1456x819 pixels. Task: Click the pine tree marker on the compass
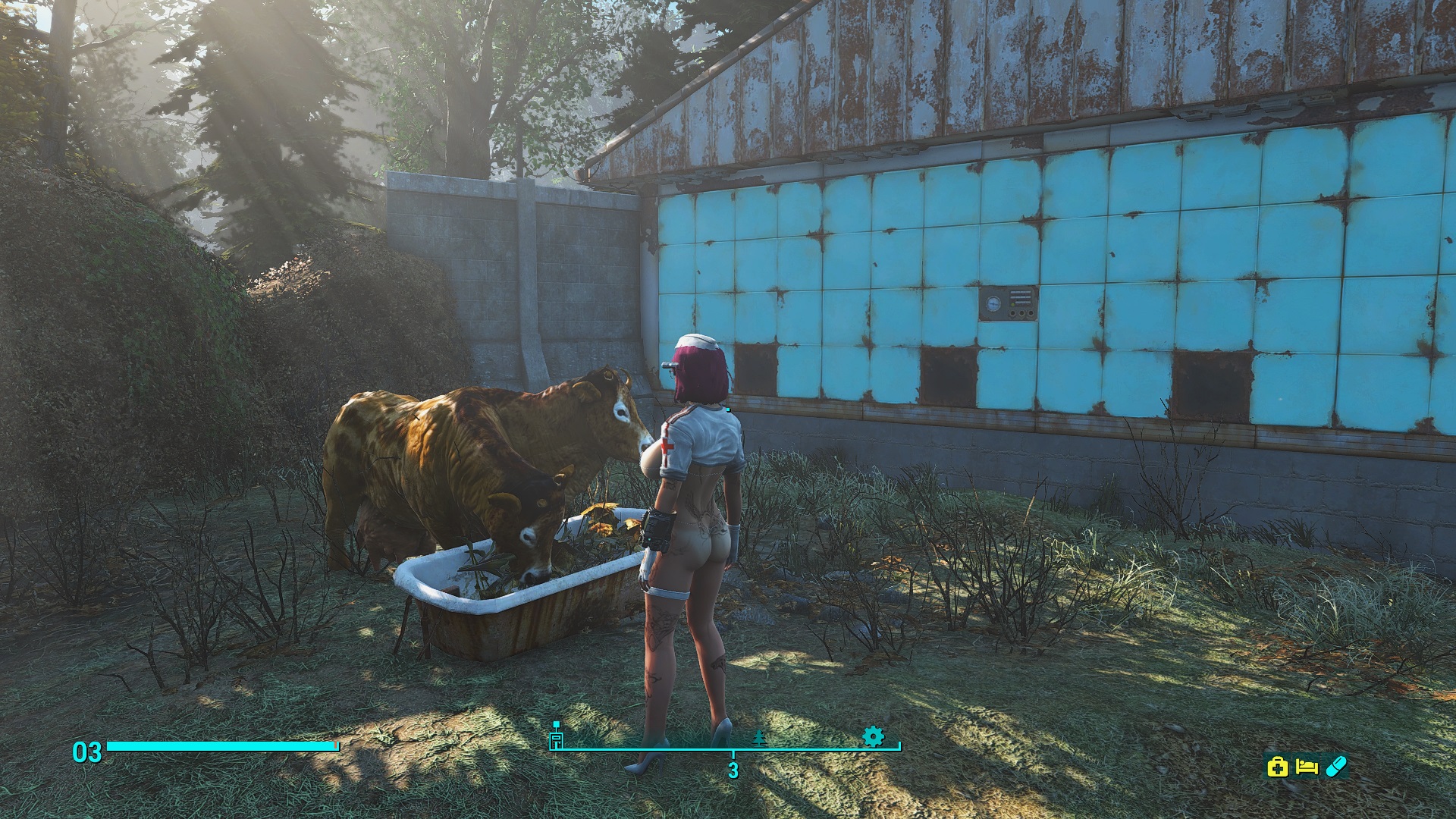[x=759, y=738]
